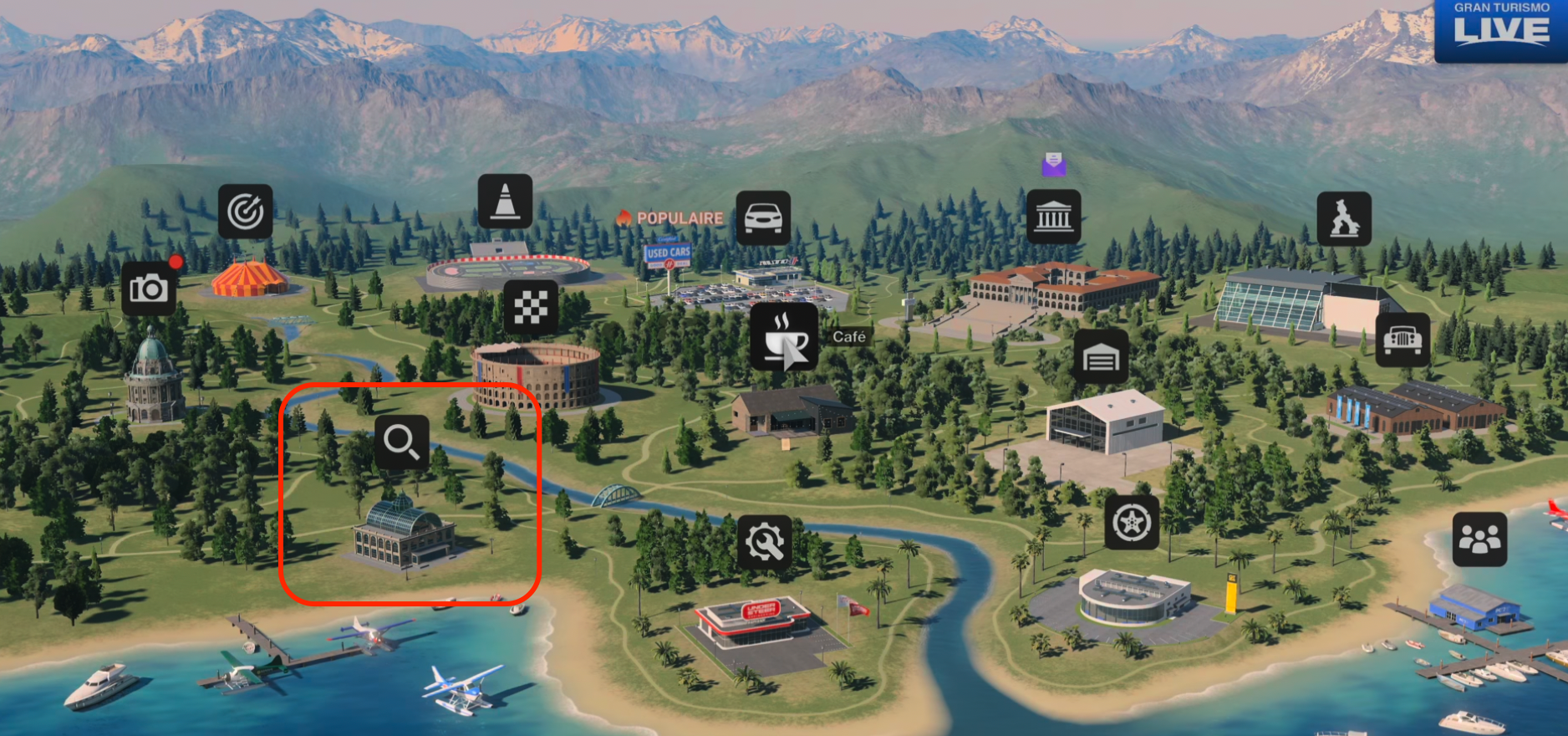Open the purple envelope notification

pyautogui.click(x=1053, y=164)
